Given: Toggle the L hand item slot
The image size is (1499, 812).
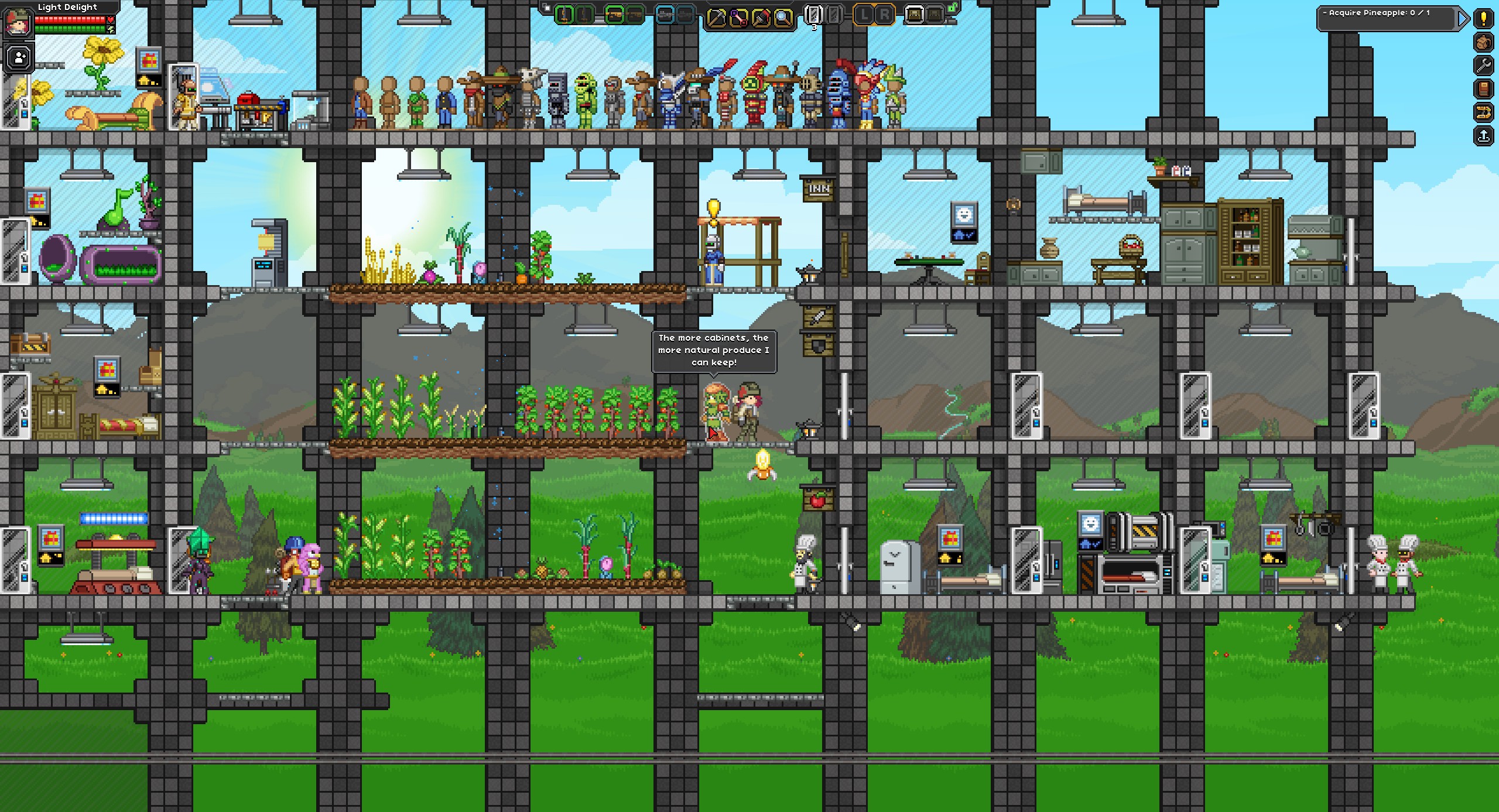Looking at the screenshot, I should click(864, 15).
